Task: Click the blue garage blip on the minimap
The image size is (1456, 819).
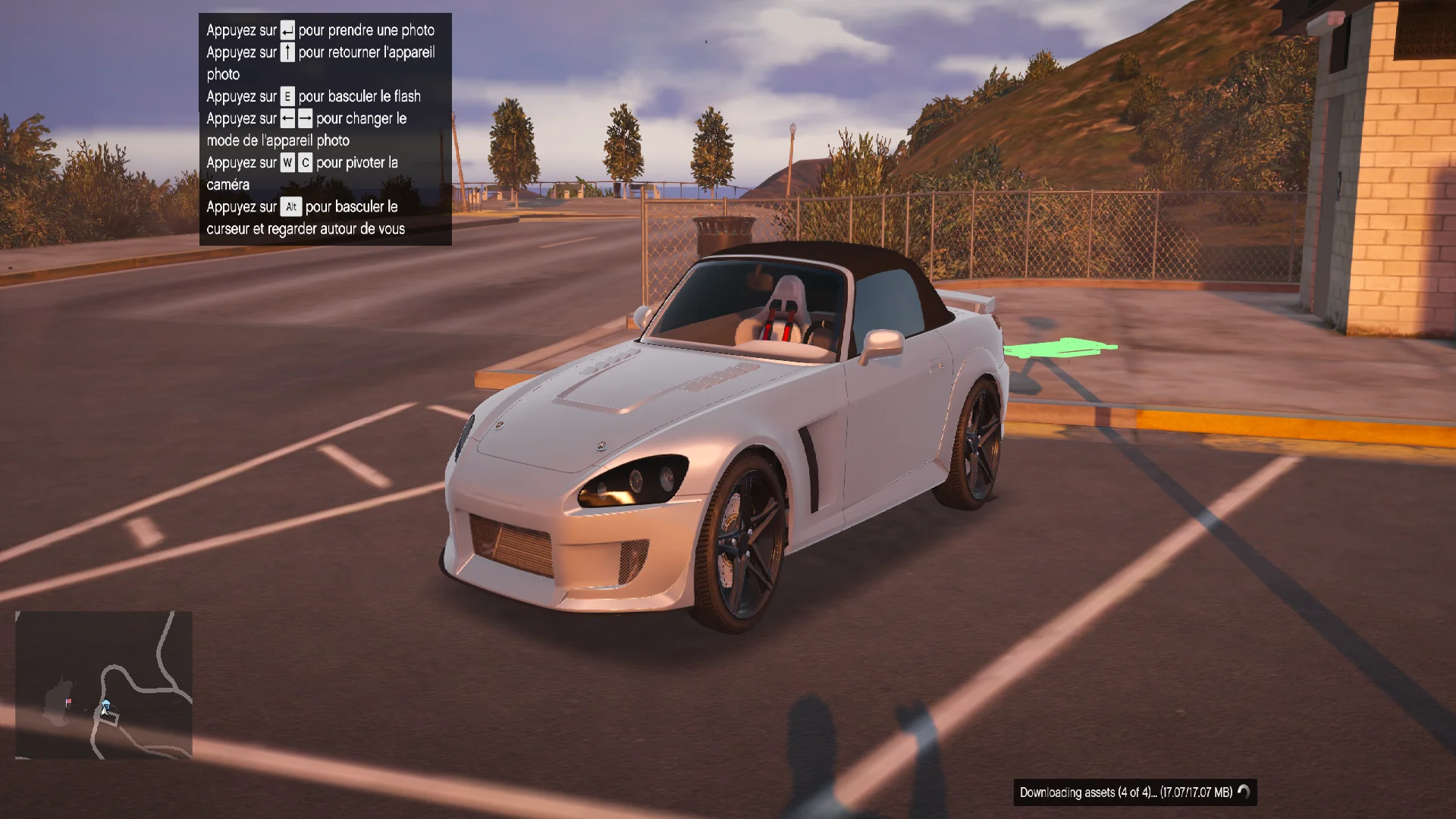Action: tap(106, 704)
